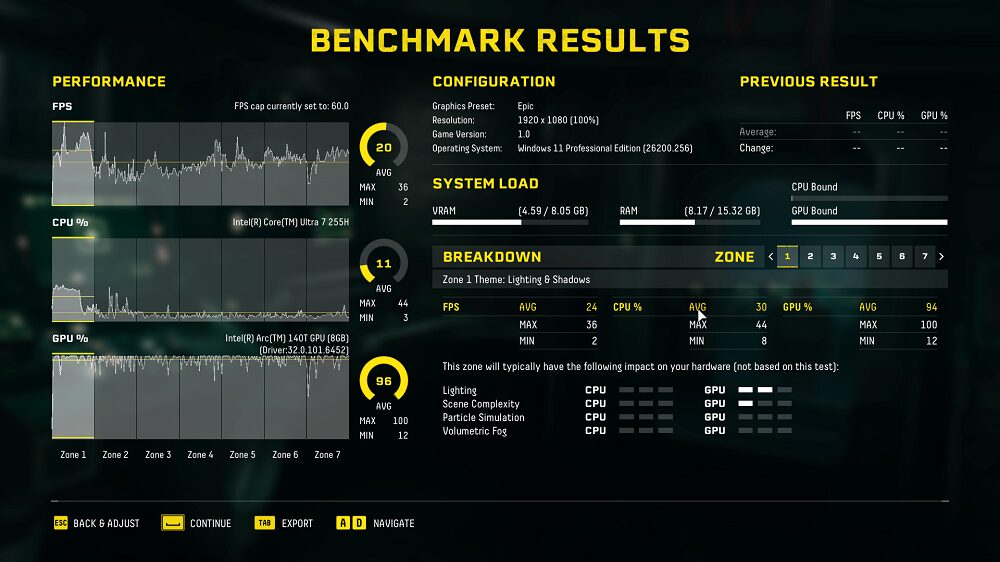The height and width of the screenshot is (562, 1000).
Task: Choose zone 6 breakdown
Action: coord(903,257)
